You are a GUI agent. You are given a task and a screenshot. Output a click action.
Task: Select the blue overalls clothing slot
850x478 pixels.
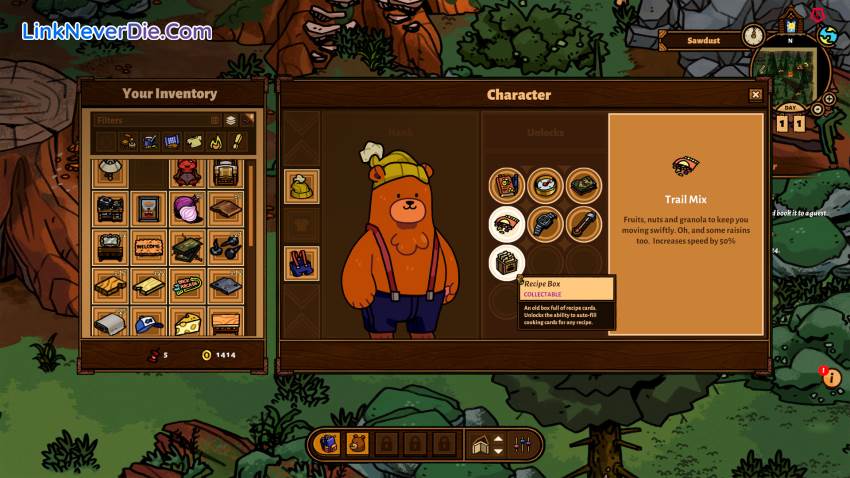301,263
